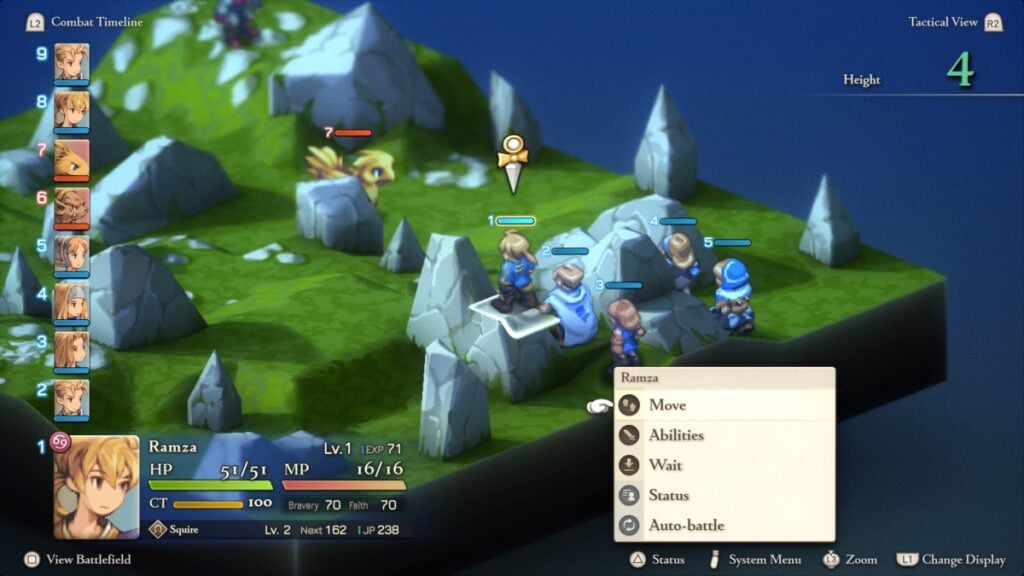
Task: Choose timeline portrait number 3
Action: (71, 349)
